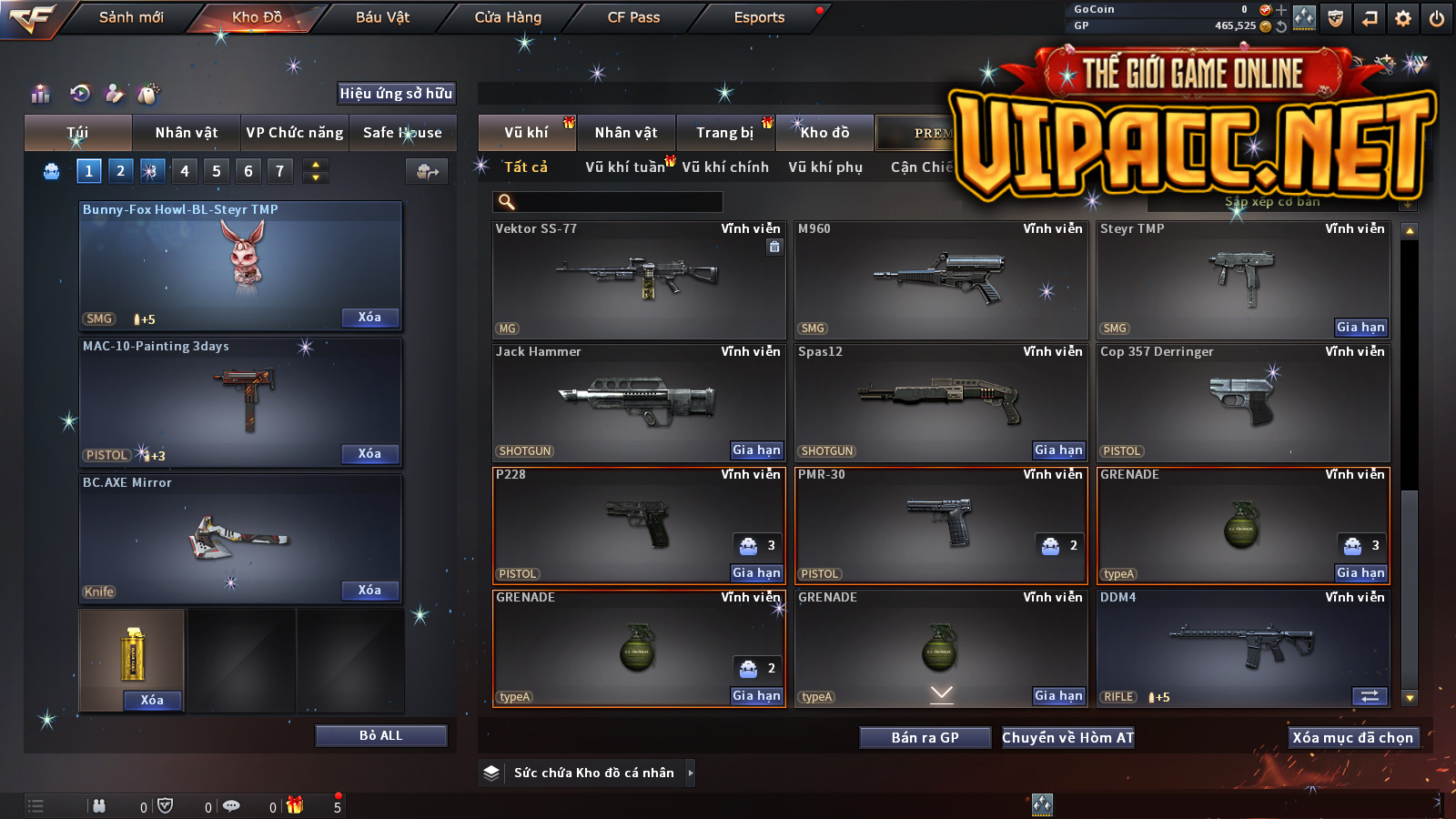Switch to the Nhân vật bag tab

point(187,133)
